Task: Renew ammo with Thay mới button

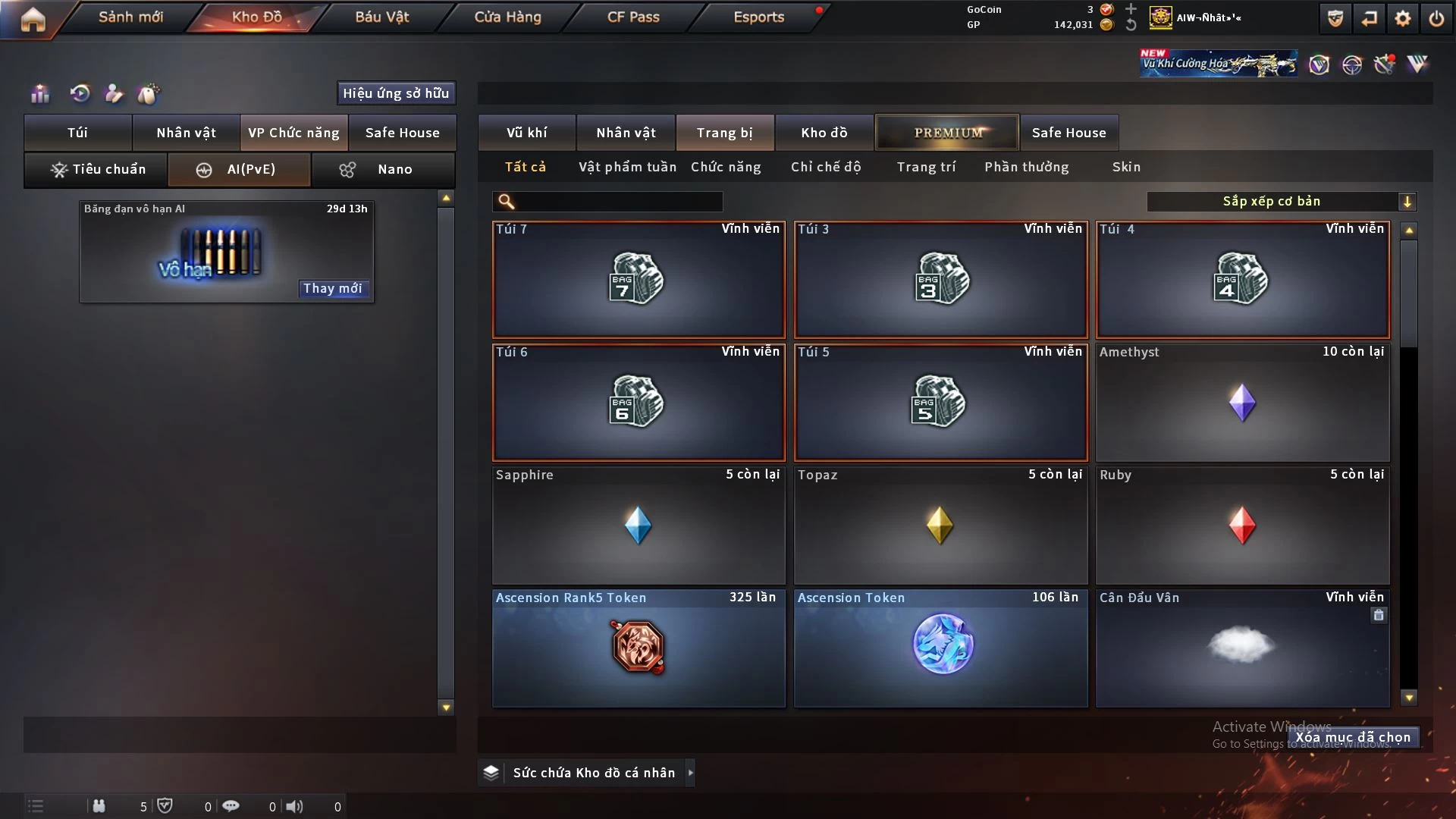Action: click(x=332, y=288)
